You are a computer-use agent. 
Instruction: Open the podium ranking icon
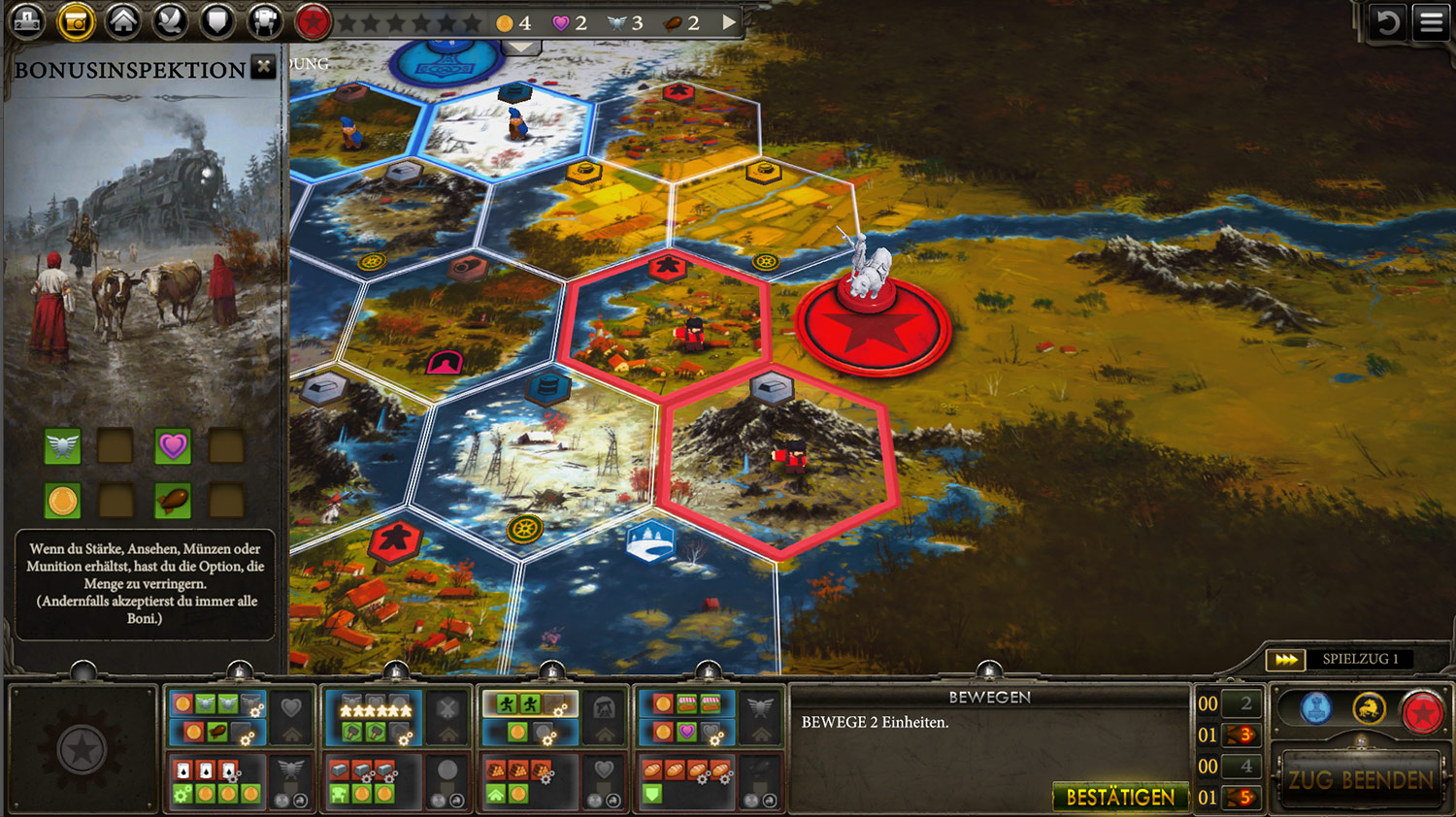[x=27, y=20]
